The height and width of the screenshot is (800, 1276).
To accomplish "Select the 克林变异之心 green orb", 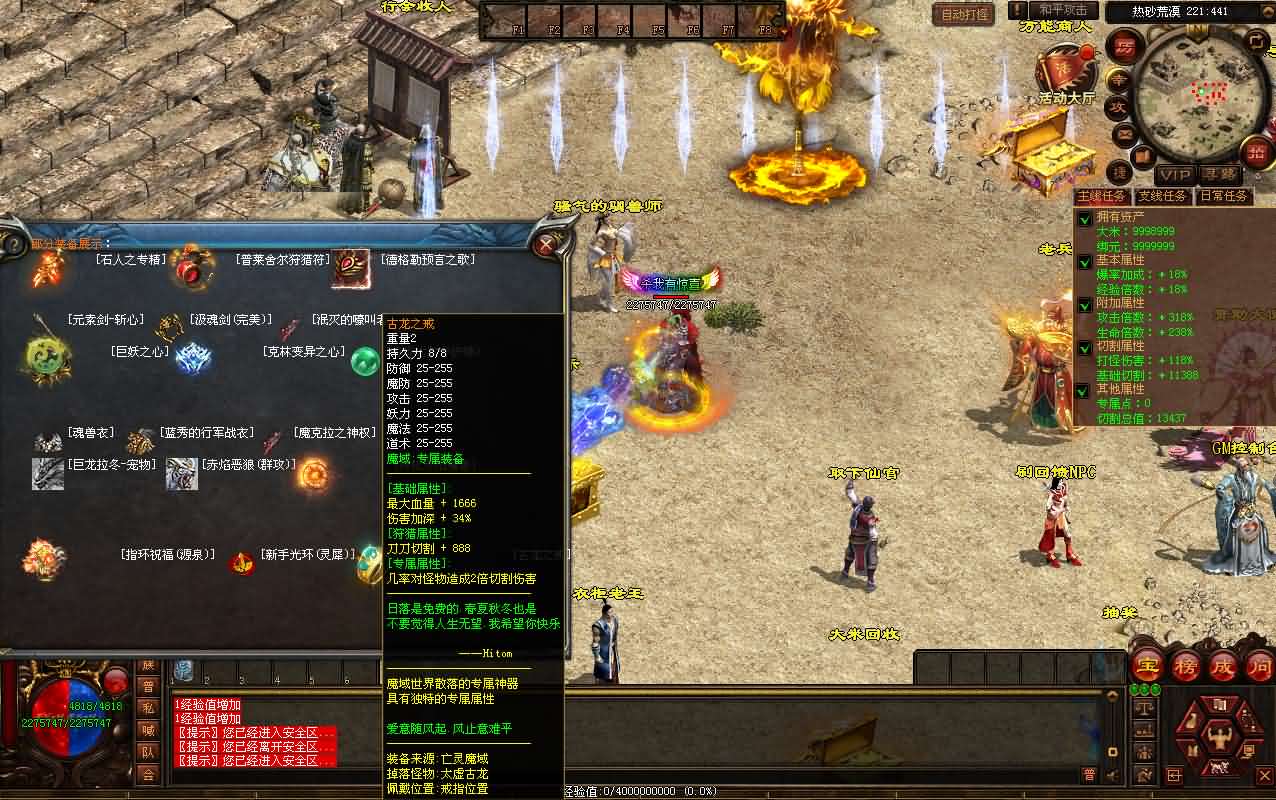I will 363,362.
